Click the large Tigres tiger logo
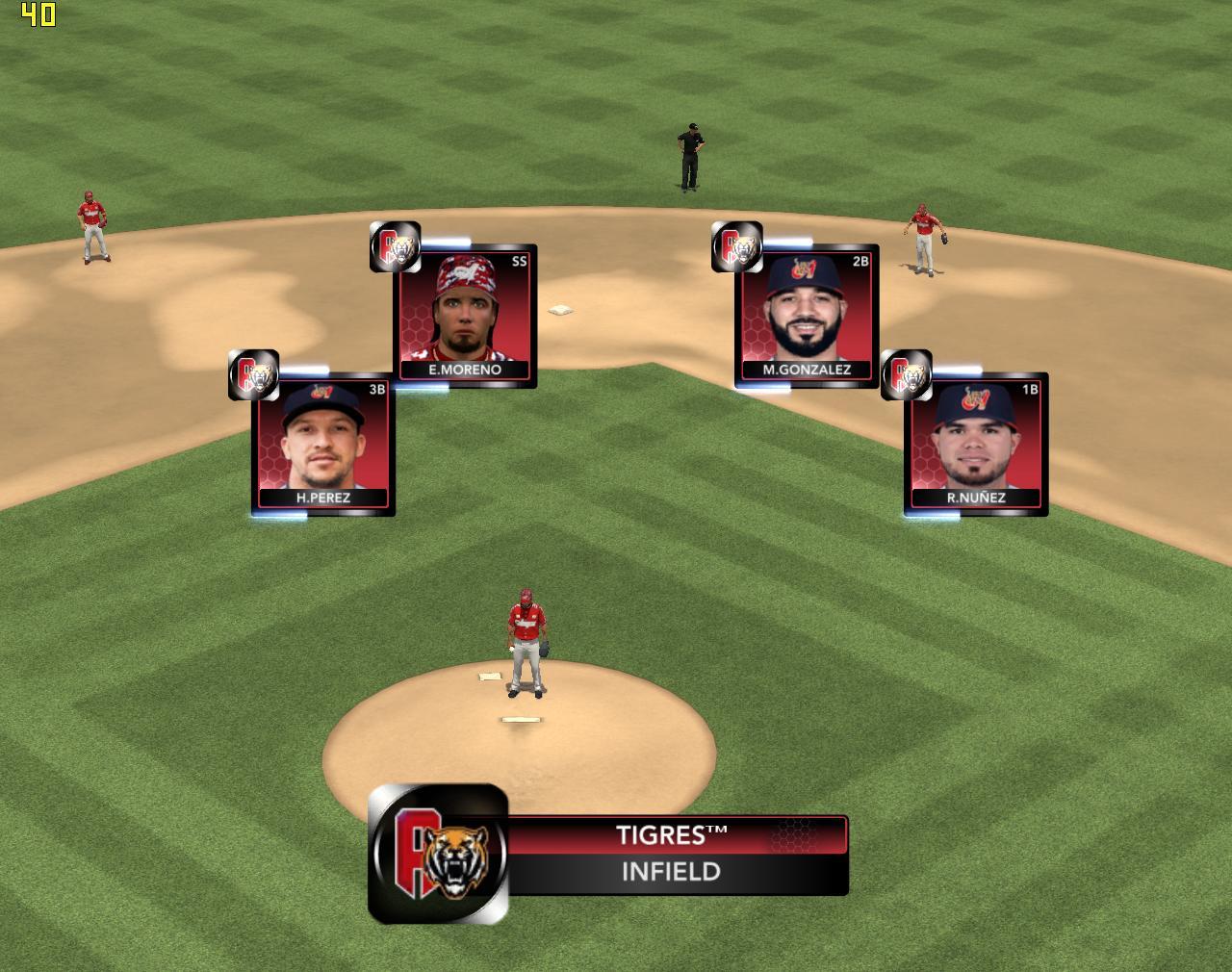Viewport: 1232px width, 972px height. click(439, 855)
